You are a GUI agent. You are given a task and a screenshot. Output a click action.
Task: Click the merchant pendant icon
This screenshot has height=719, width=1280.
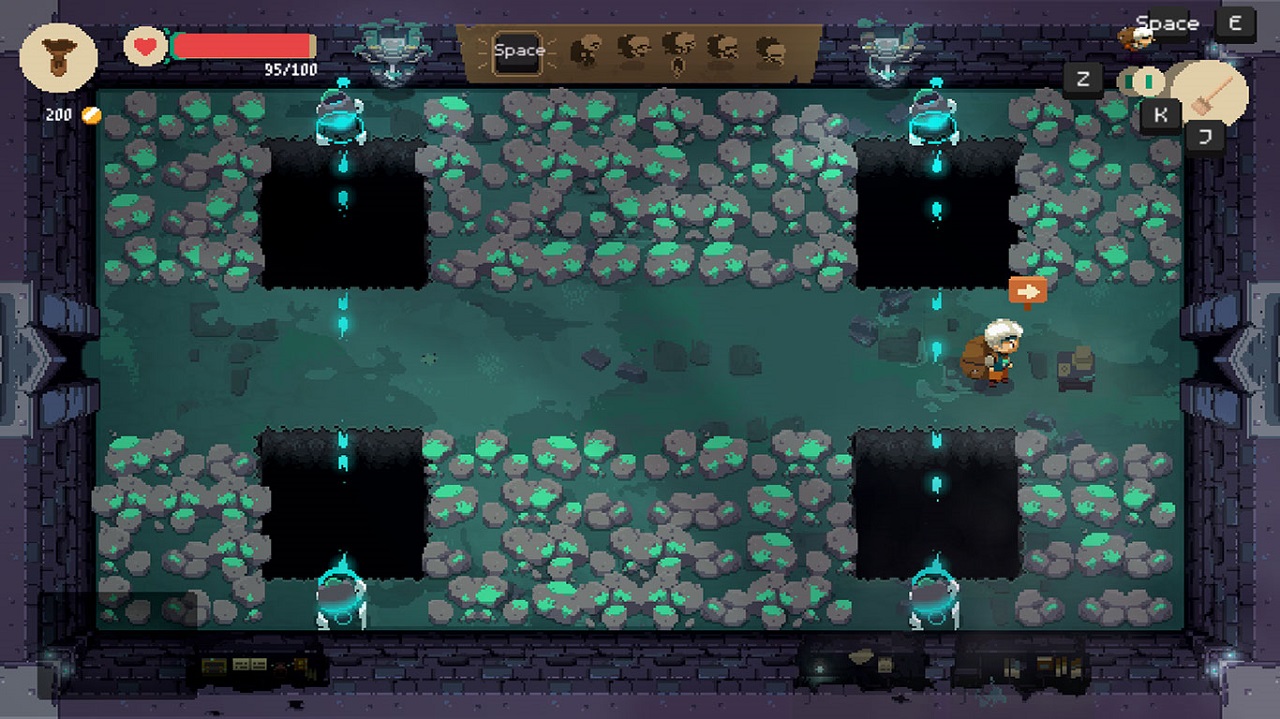point(58,57)
